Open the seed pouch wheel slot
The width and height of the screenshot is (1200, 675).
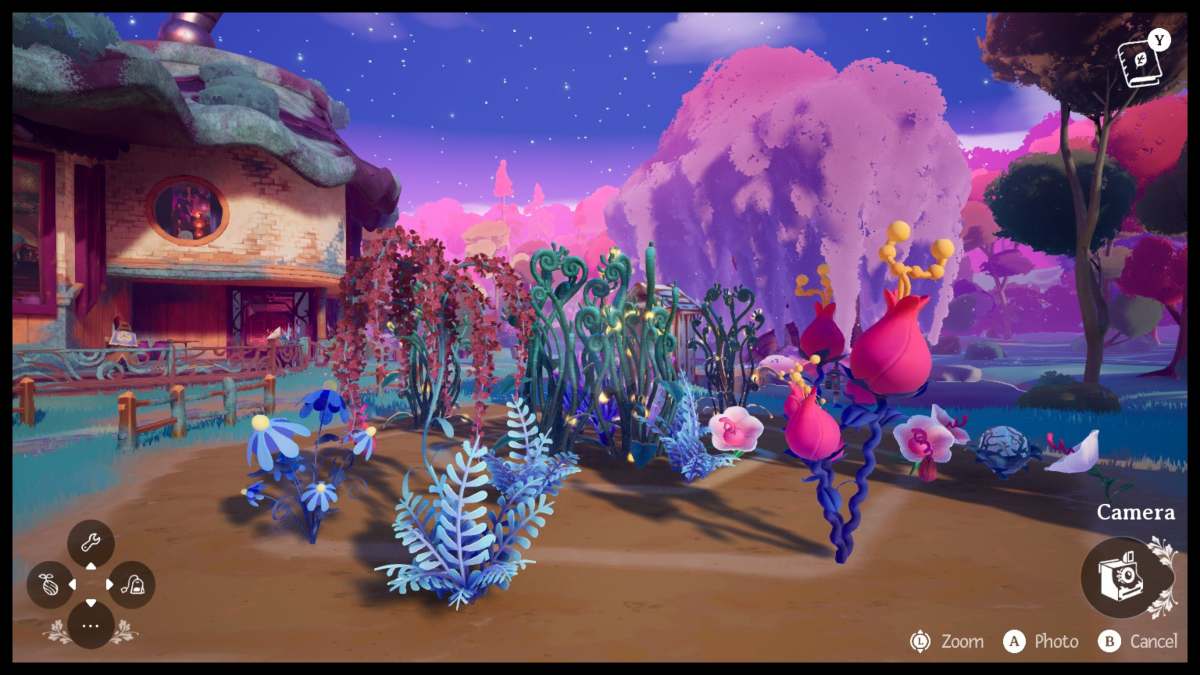(x=49, y=585)
